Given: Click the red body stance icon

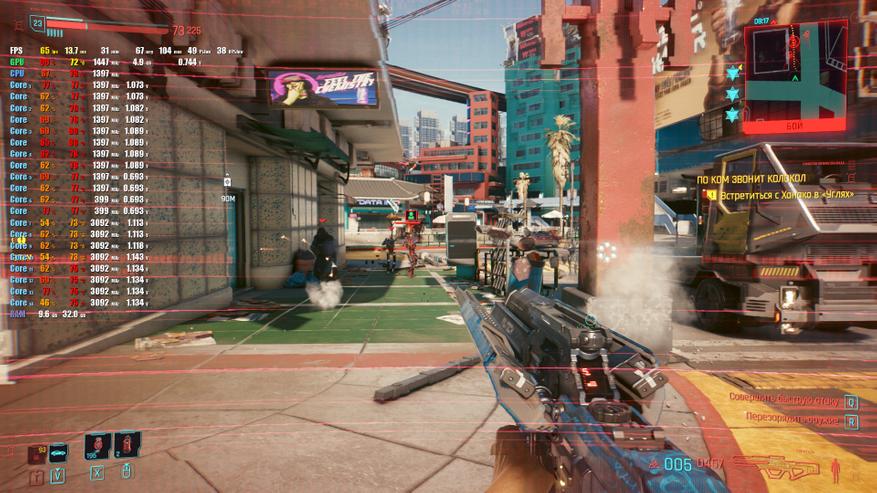Looking at the screenshot, I should coord(835,467).
